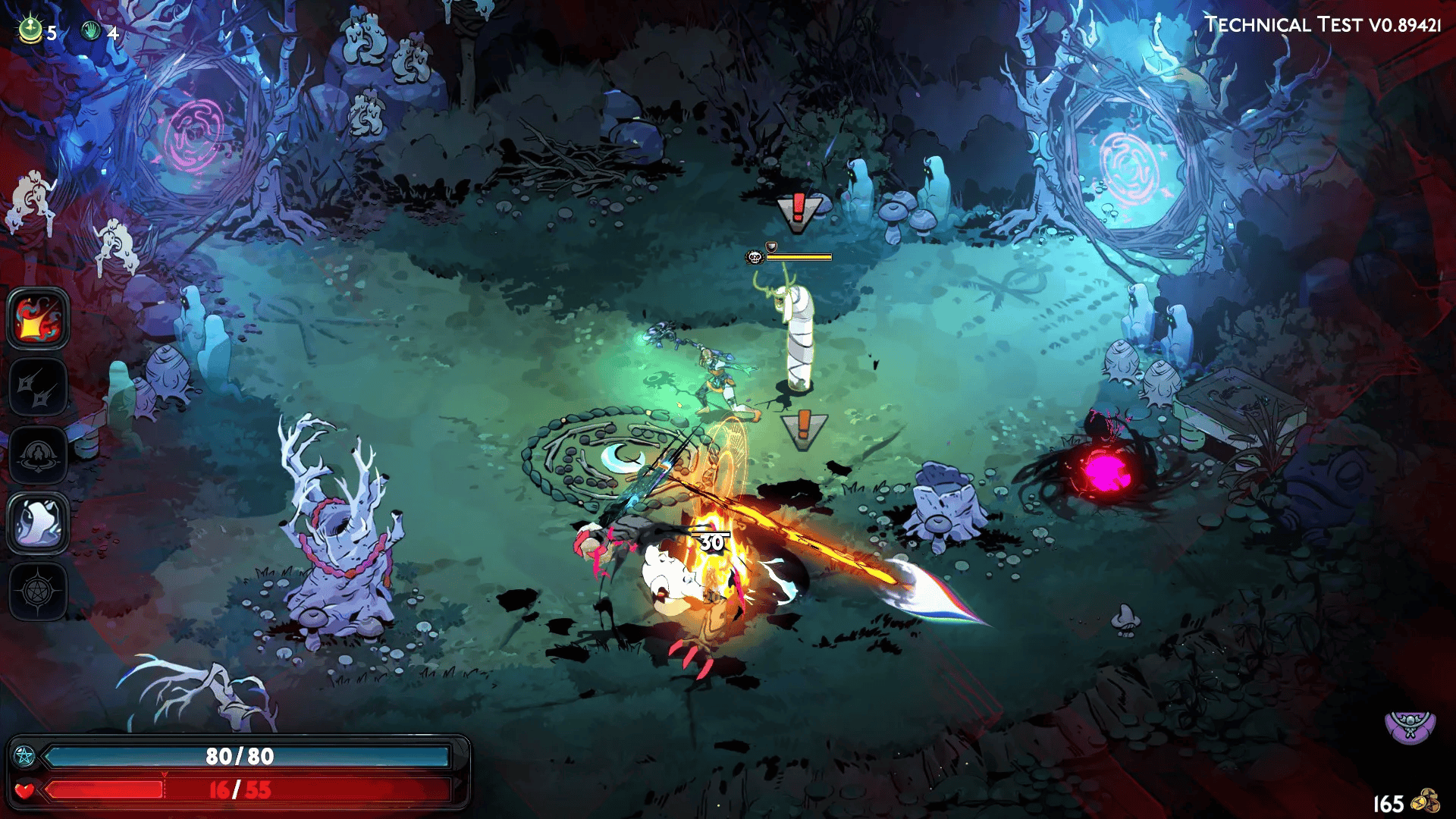Click the empty twin-blades special slot
Screen dimensions: 1456x819
click(x=38, y=388)
